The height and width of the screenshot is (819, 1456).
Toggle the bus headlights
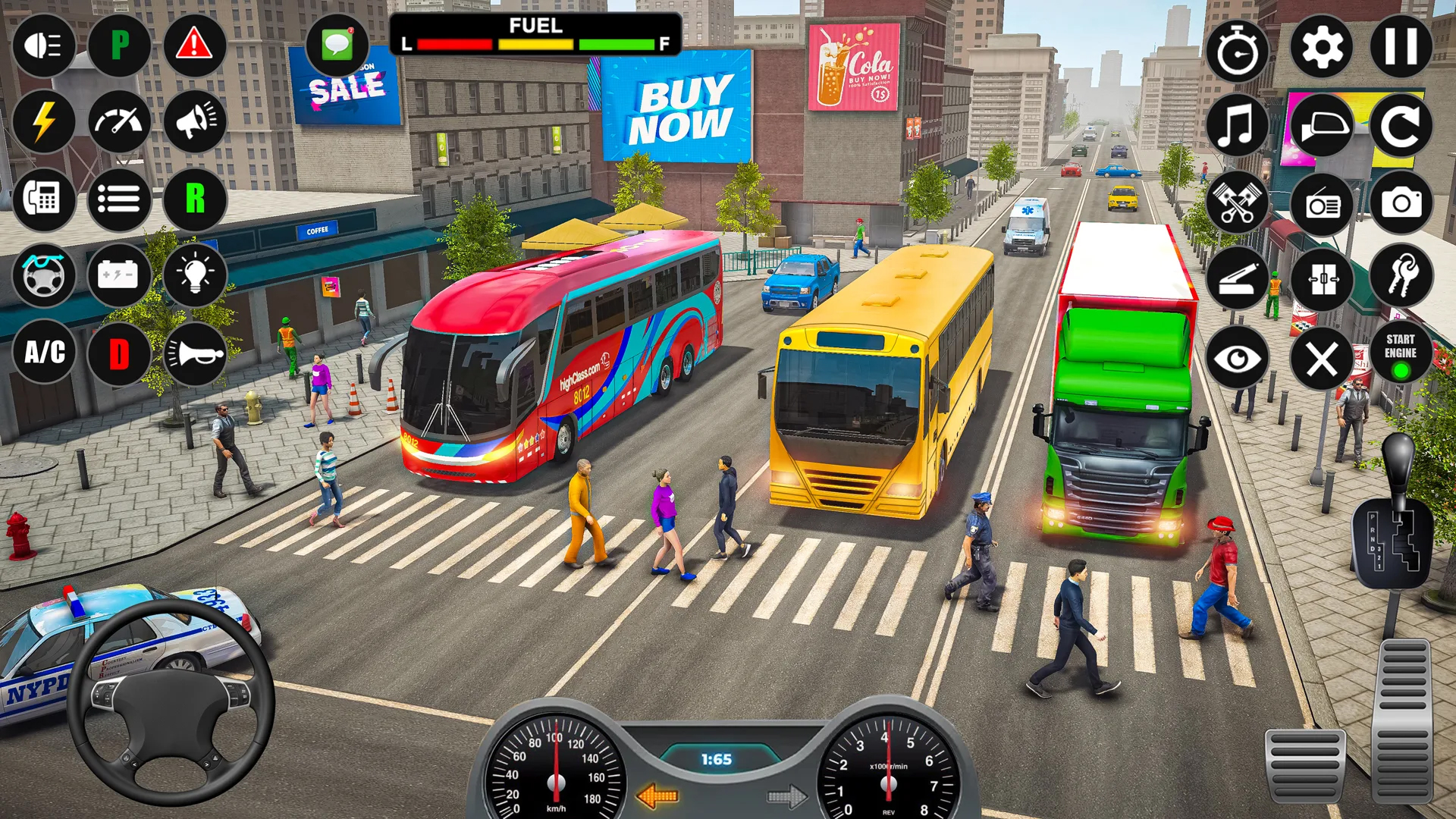(44, 47)
